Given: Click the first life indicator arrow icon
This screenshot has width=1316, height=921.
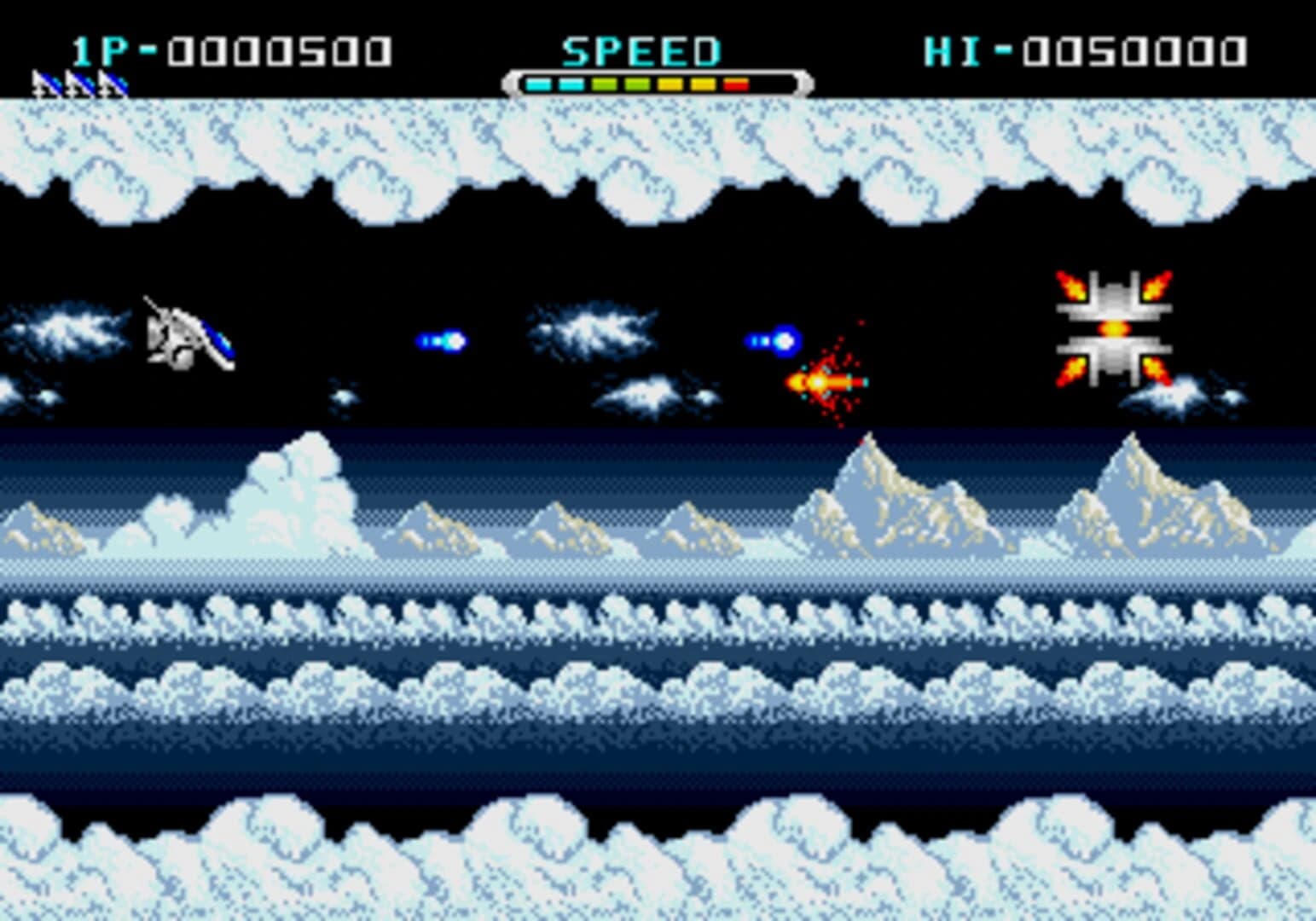Looking at the screenshot, I should 44,84.
